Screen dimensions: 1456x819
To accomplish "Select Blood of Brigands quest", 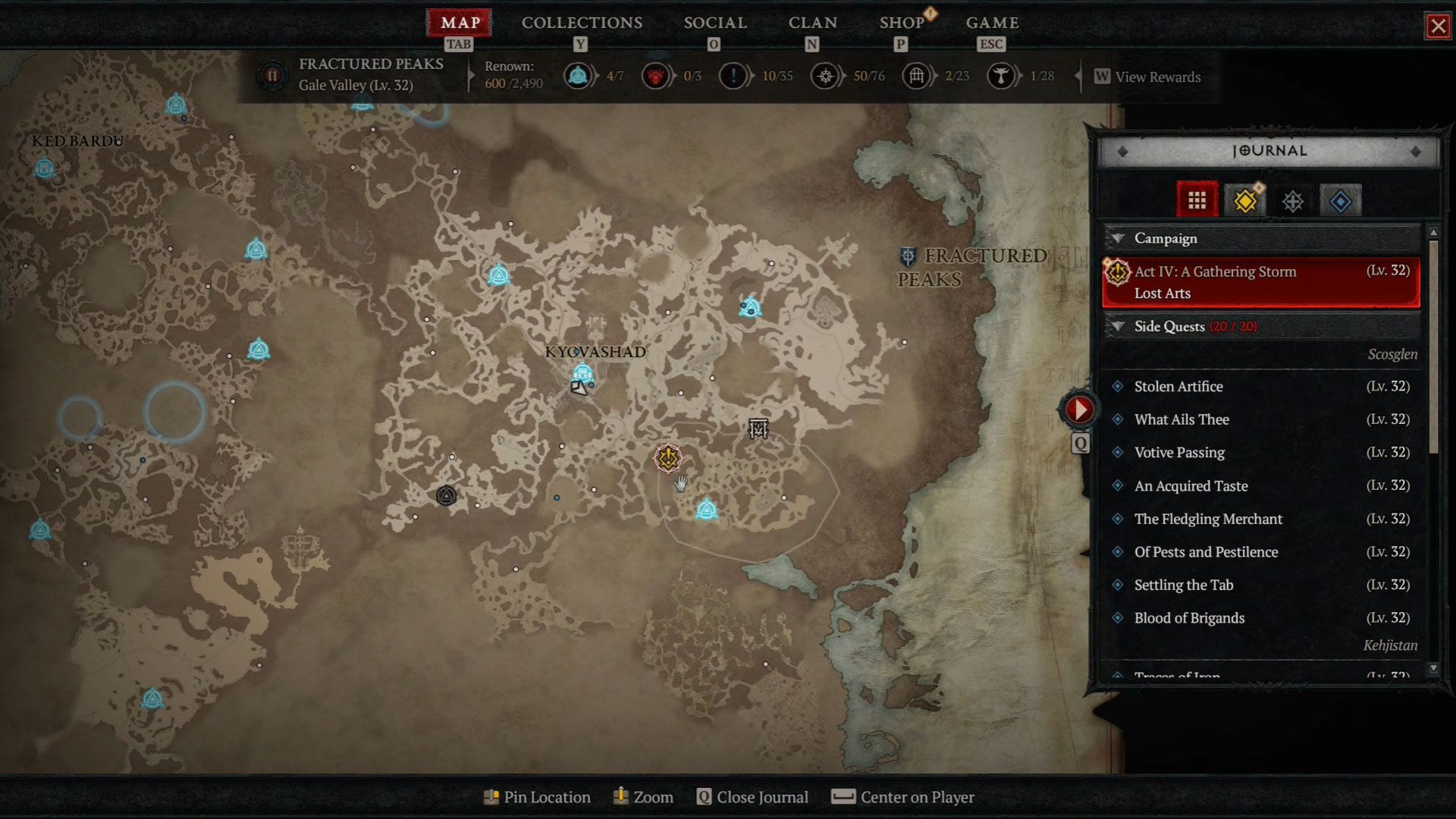I will pyautogui.click(x=1189, y=618).
